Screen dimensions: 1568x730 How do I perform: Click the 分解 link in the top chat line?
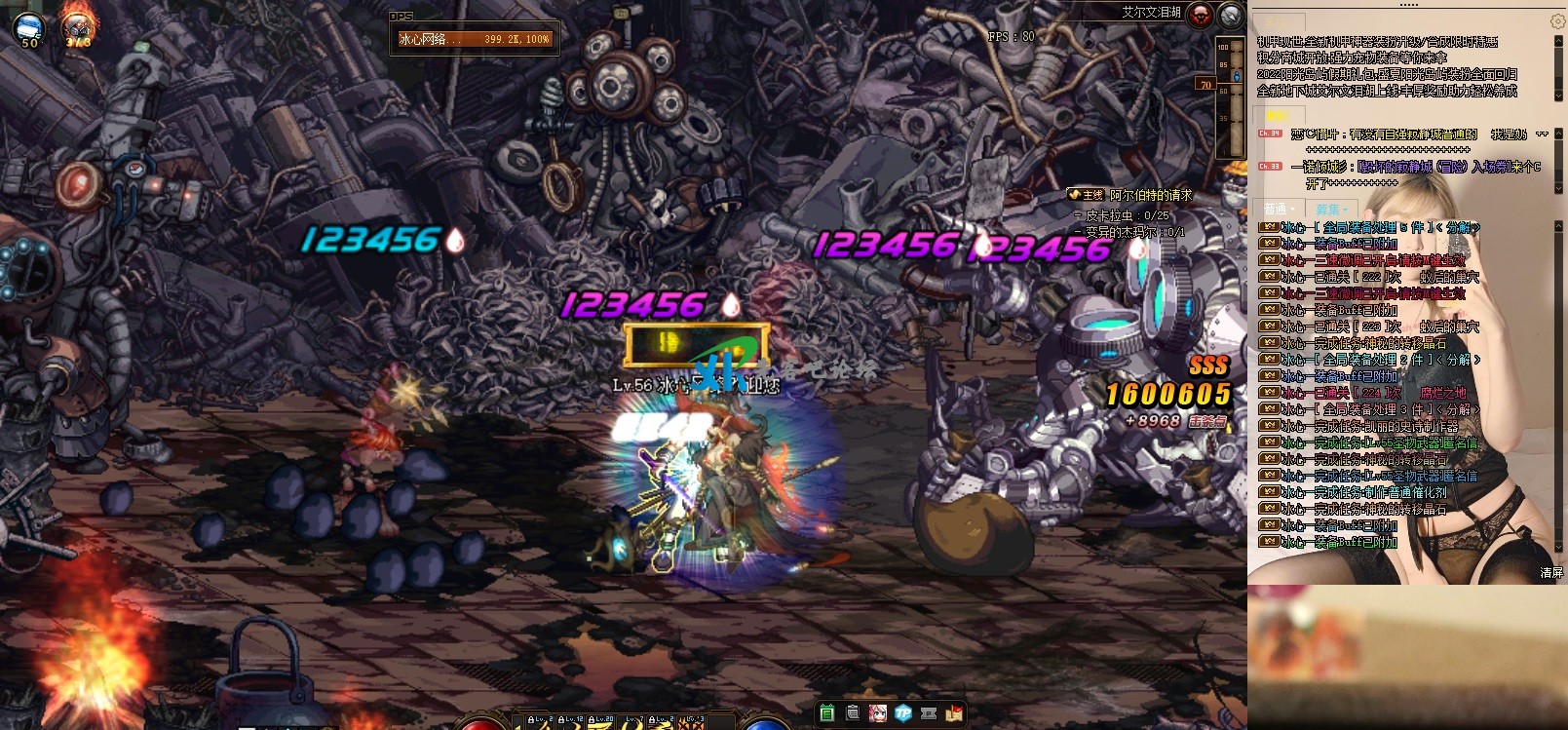pos(1459,227)
